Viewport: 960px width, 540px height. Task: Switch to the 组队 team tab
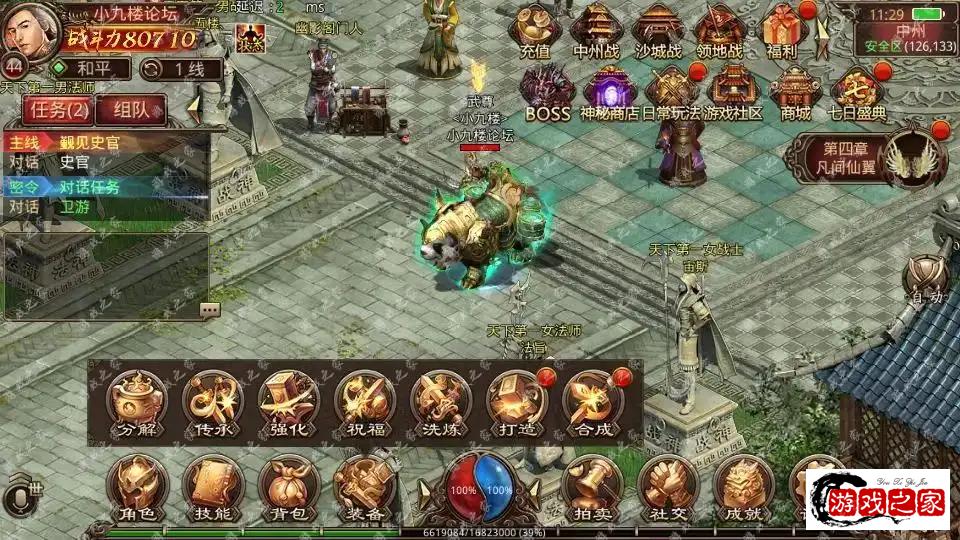point(133,109)
